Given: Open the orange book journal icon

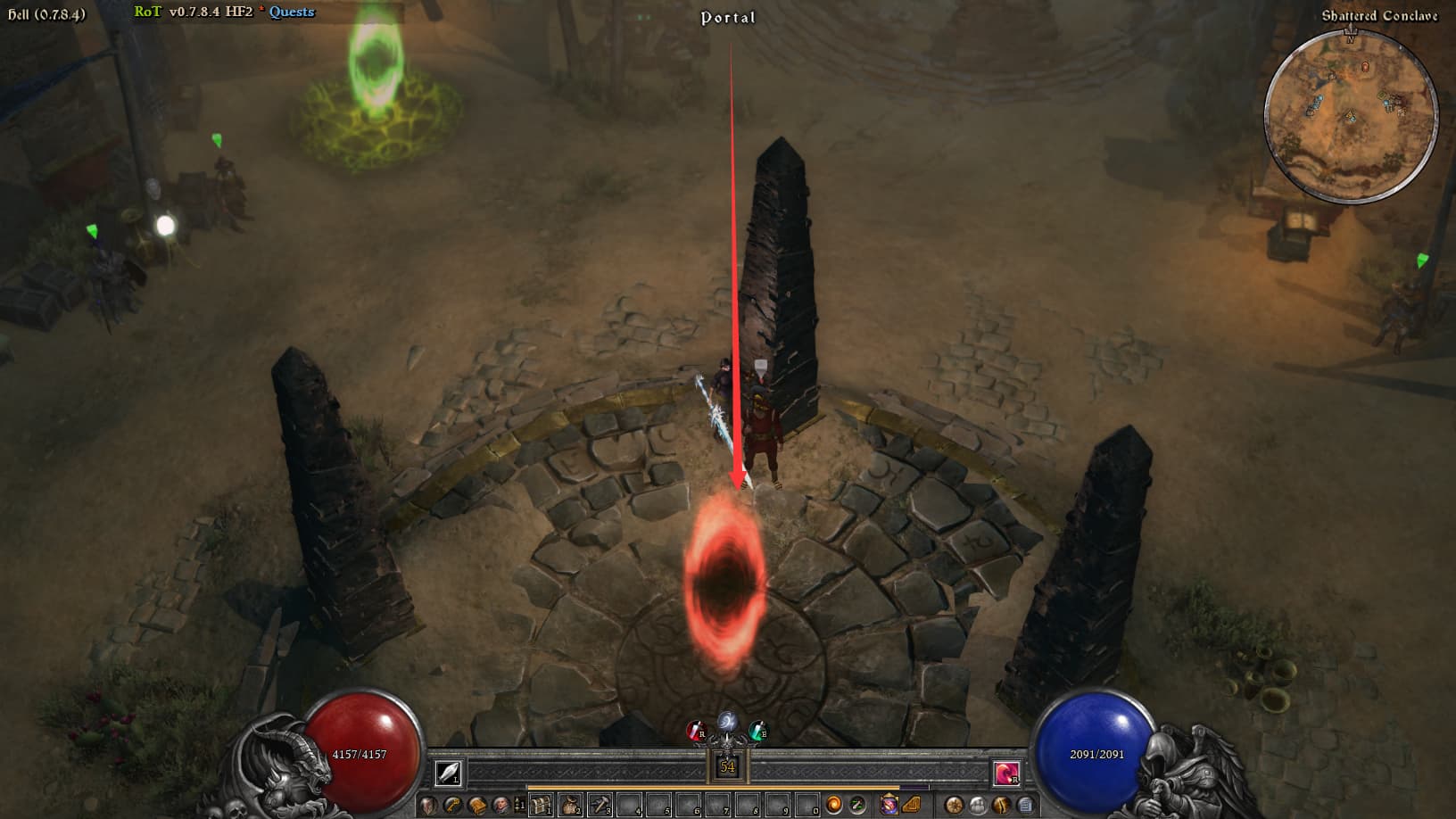Looking at the screenshot, I should (x=477, y=806).
